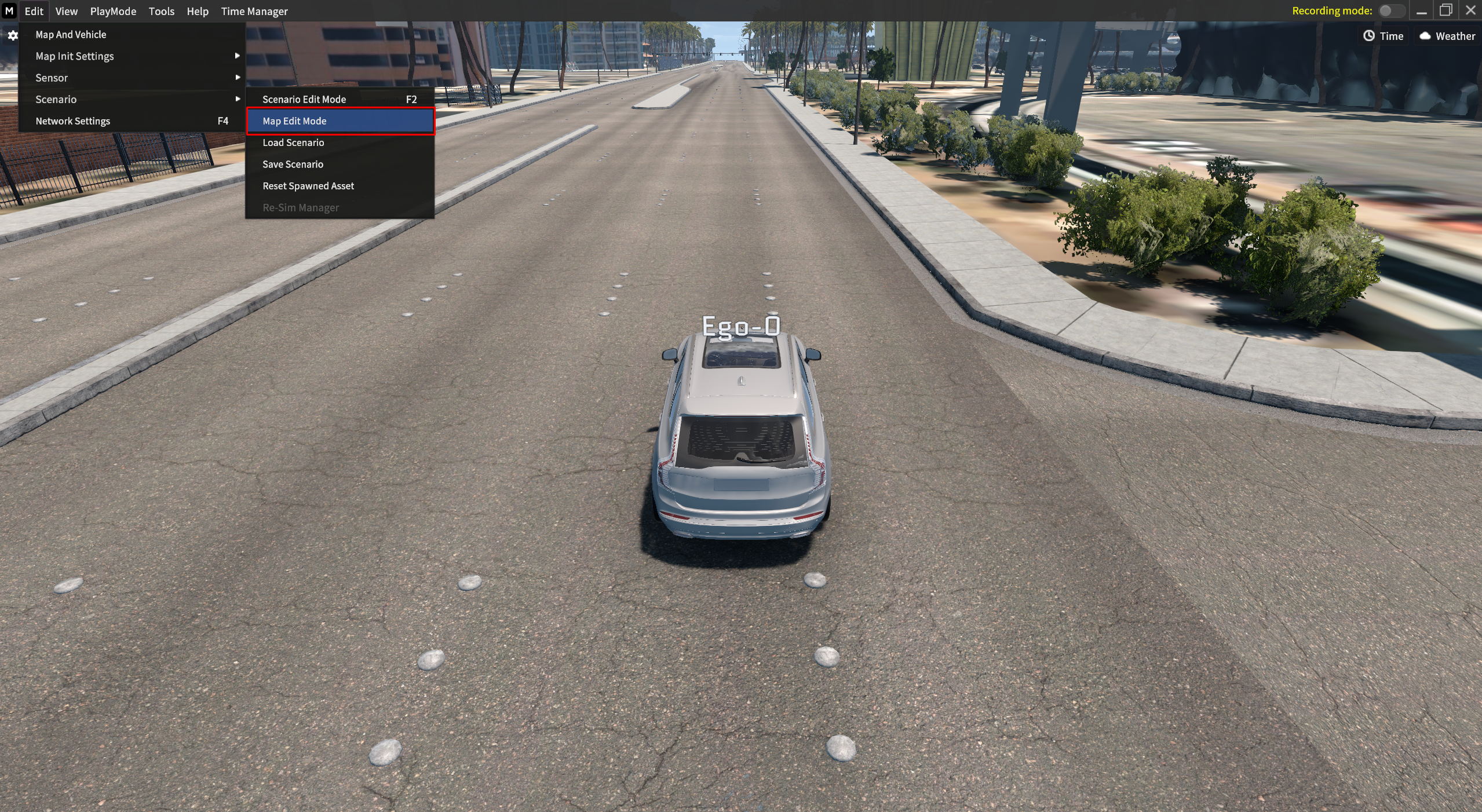Image resolution: width=1482 pixels, height=812 pixels.
Task: Open the Time Manager menu
Action: coord(254,11)
